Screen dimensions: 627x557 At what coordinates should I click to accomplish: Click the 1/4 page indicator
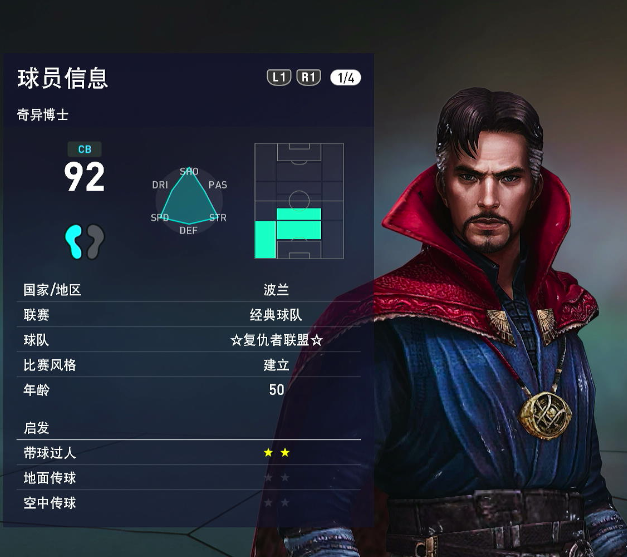click(x=345, y=77)
